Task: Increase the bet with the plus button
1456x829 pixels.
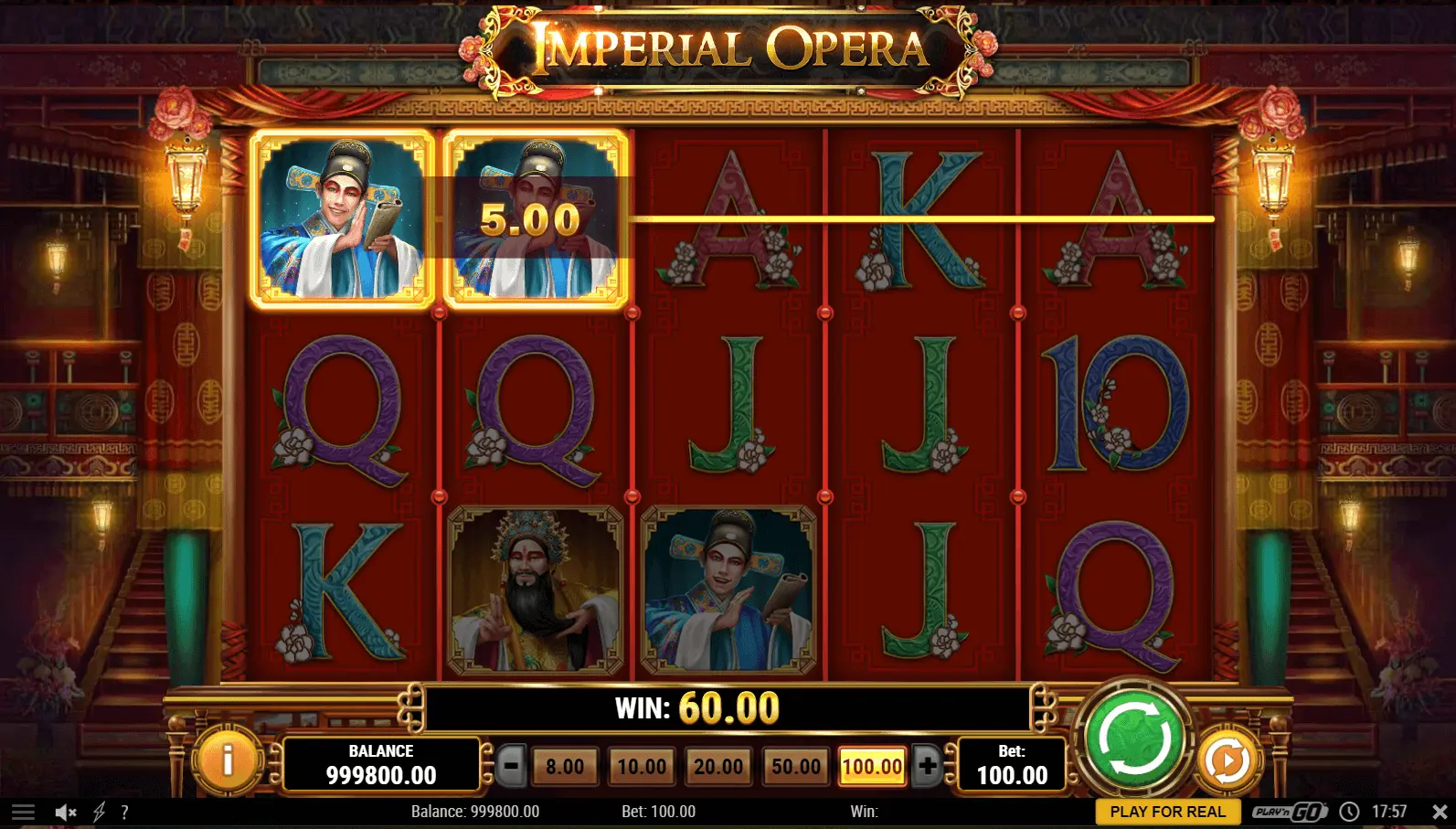Action: [x=927, y=766]
